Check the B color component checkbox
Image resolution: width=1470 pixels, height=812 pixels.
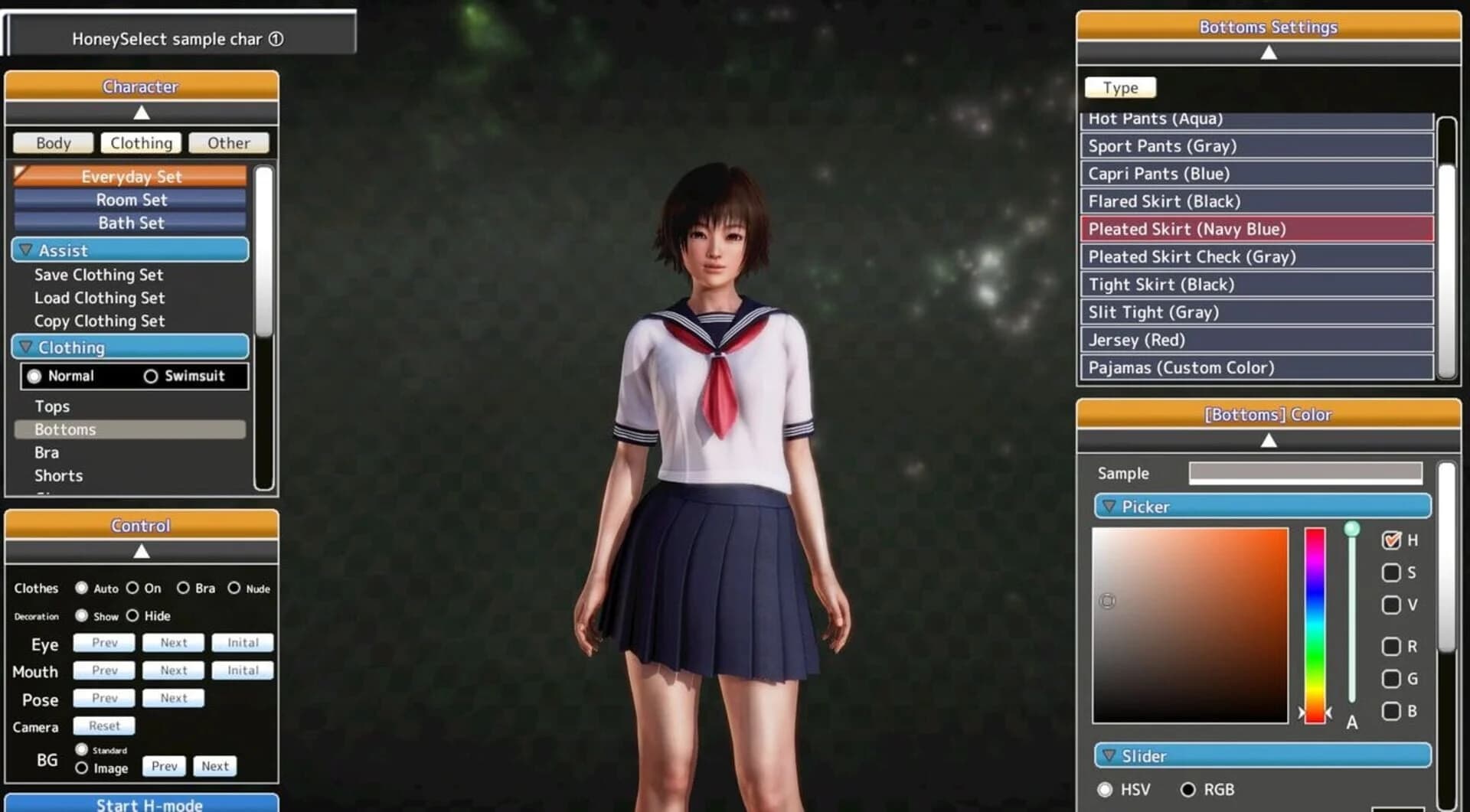pyautogui.click(x=1391, y=712)
